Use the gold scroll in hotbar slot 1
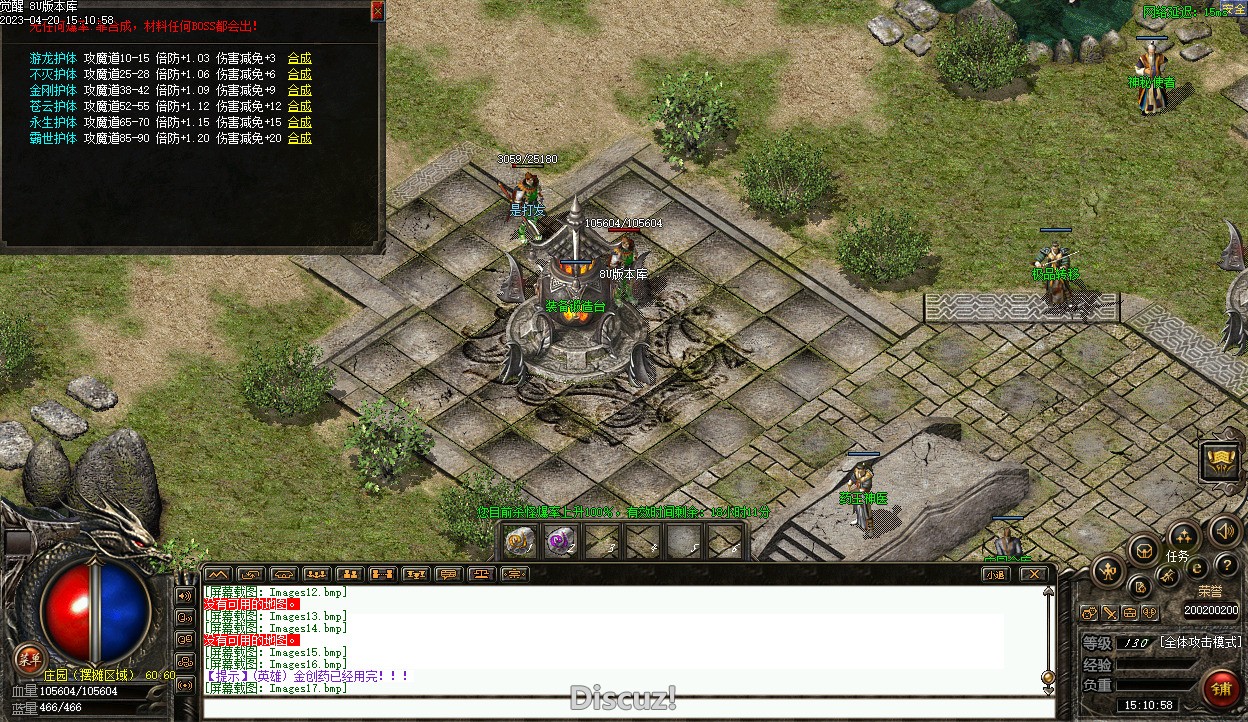 520,542
